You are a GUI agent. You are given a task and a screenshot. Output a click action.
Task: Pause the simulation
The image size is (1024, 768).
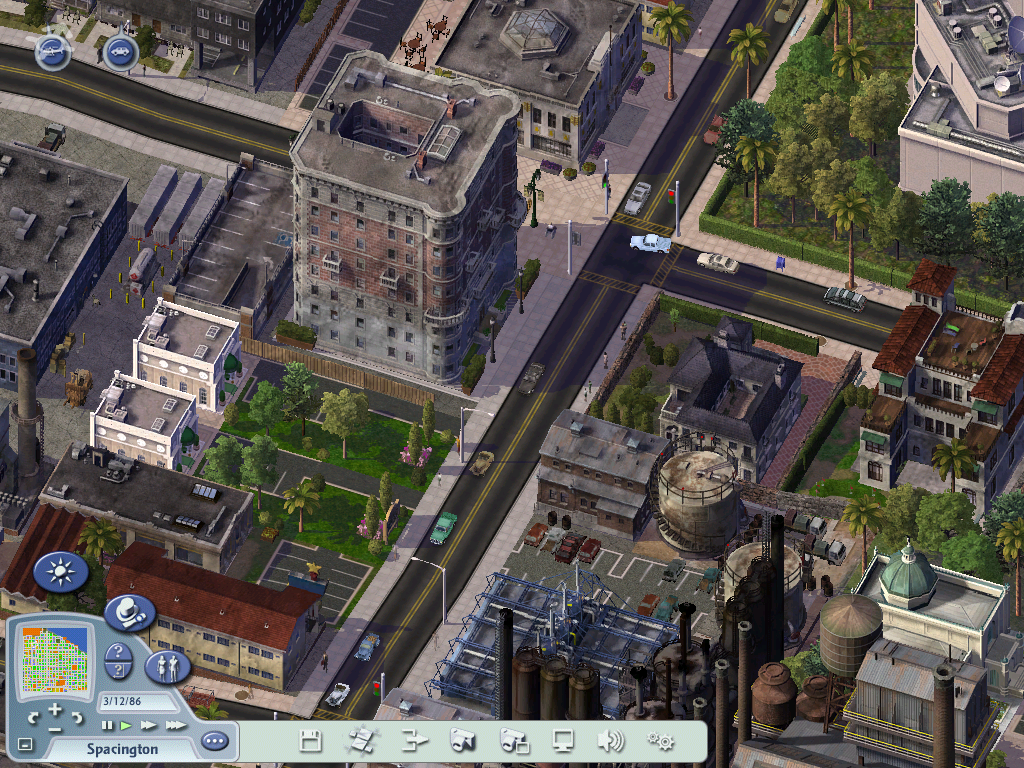tap(107, 725)
